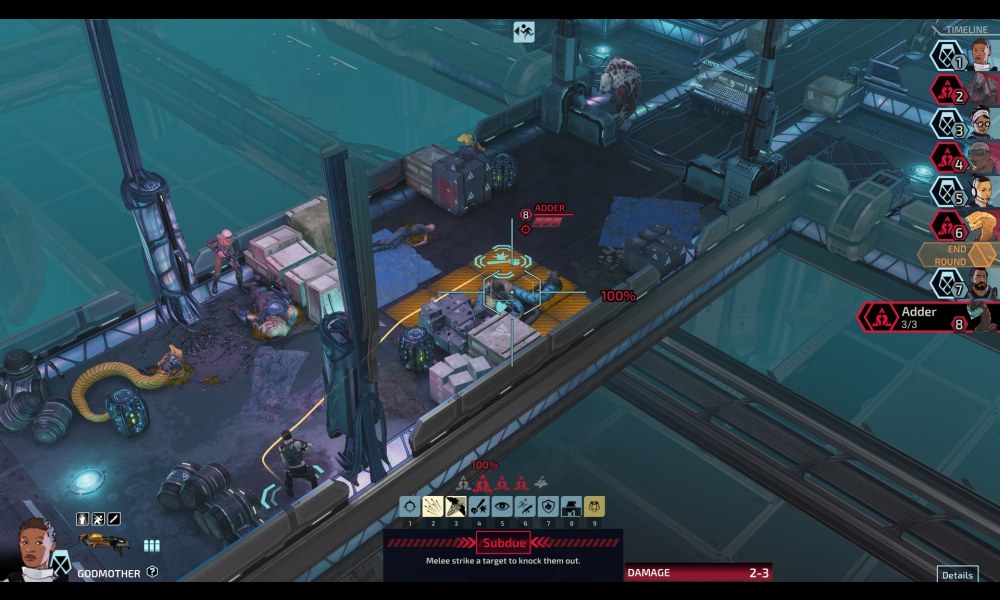
Task: Click Godmother's shotgun weapon icon
Action: point(105,542)
